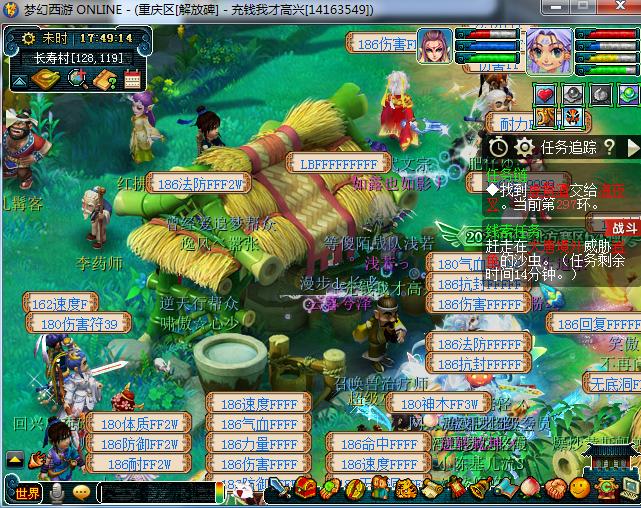The width and height of the screenshot is (641, 508).
Task: Open quest tracker gear settings
Action: [x=524, y=147]
